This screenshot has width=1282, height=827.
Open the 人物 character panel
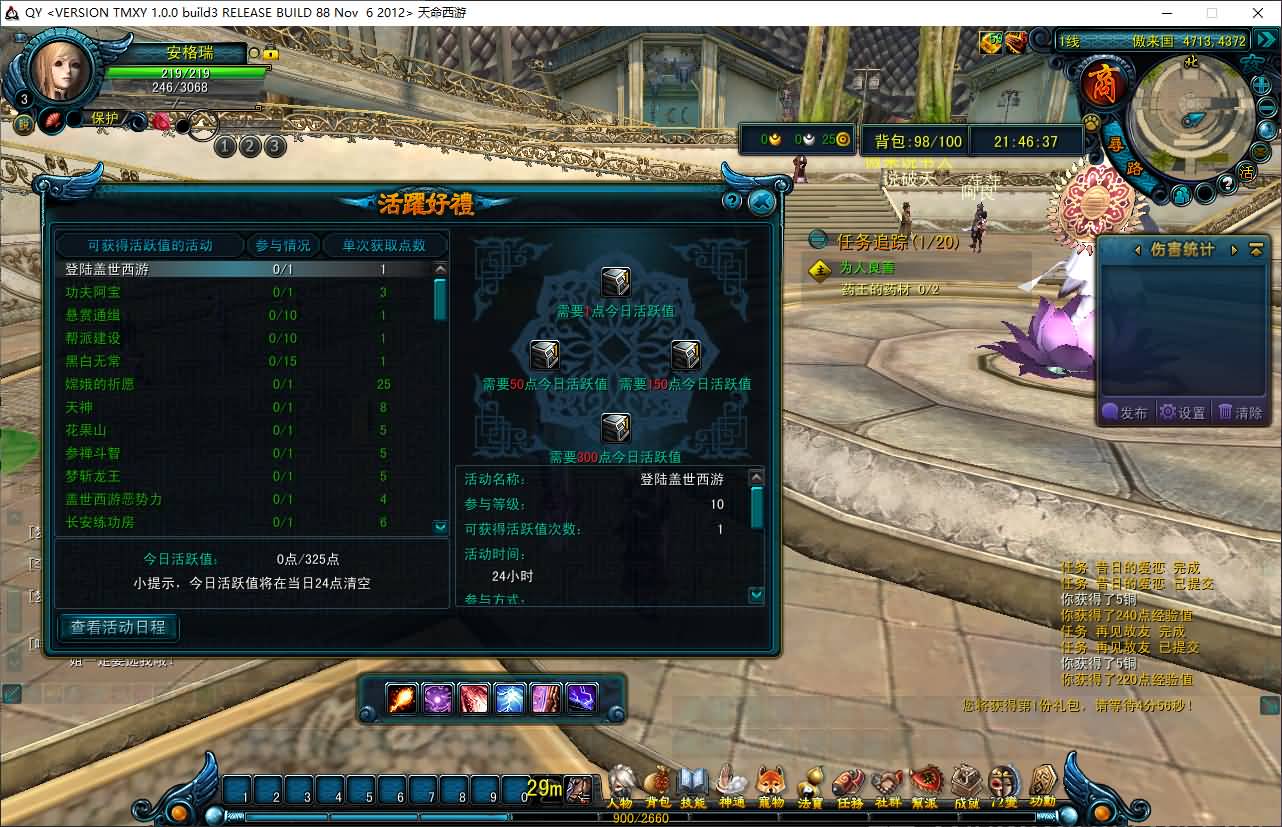[x=621, y=784]
